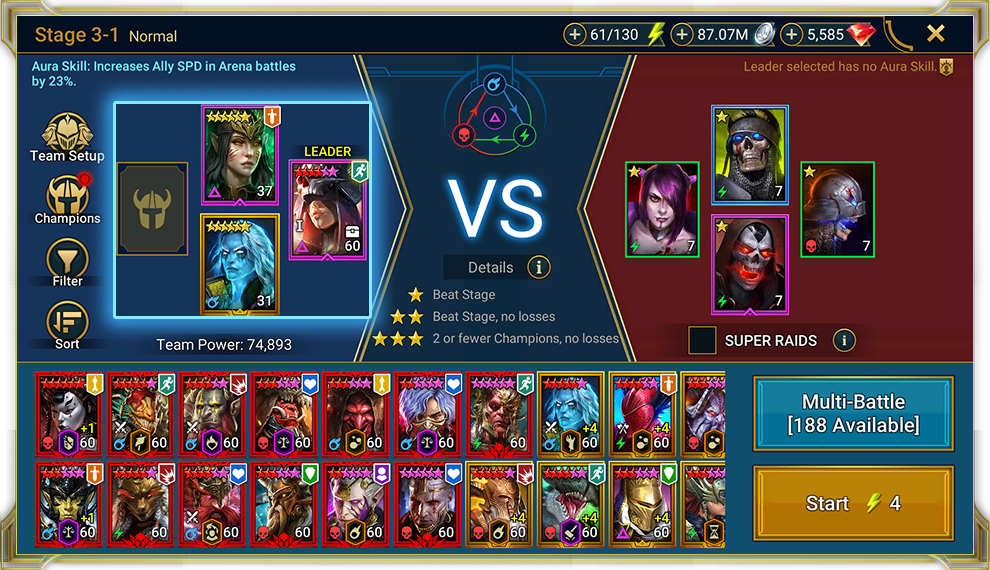Show Super Raids information
Viewport: 990px width, 570px height.
click(844, 341)
